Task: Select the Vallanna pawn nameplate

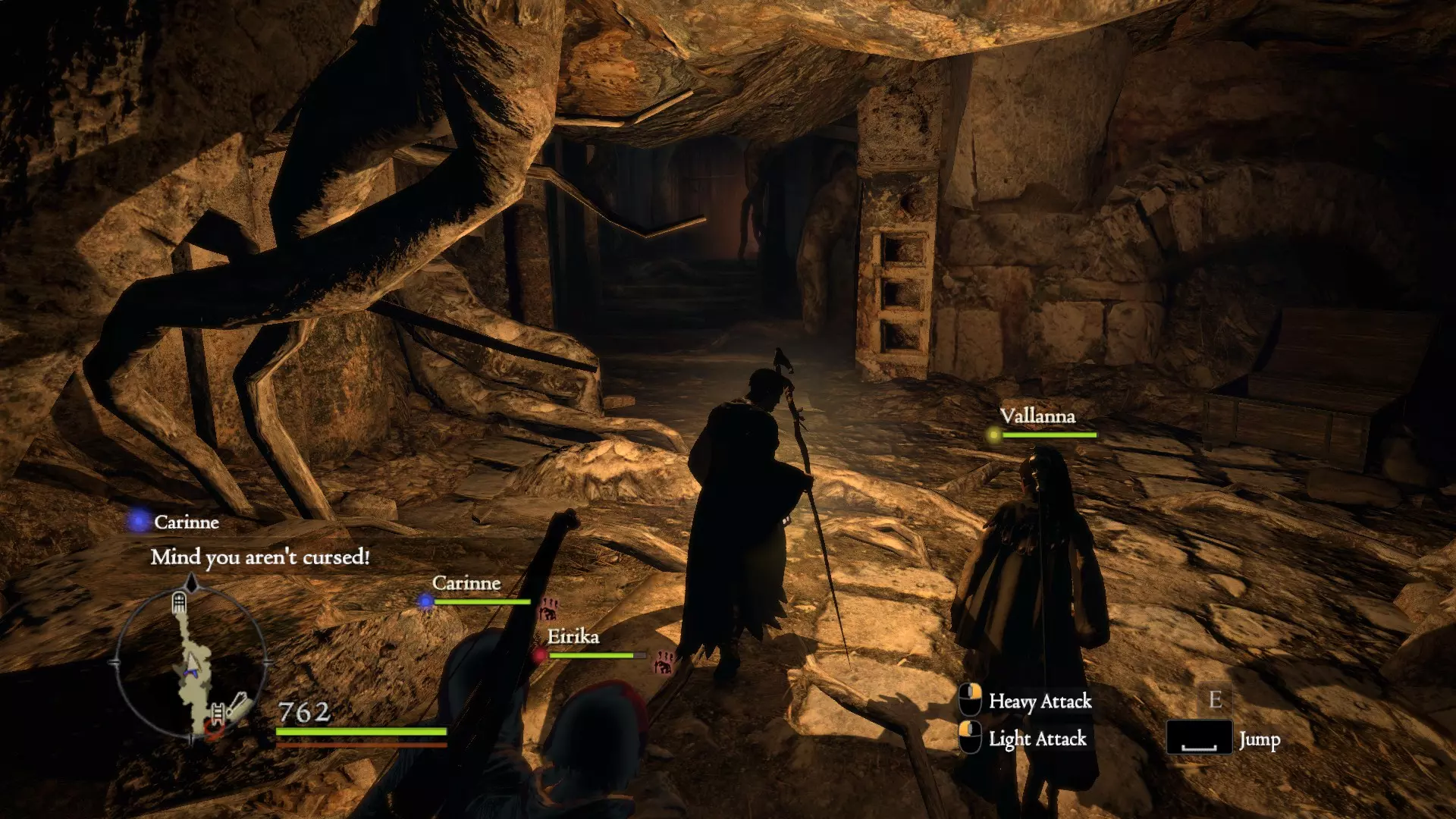Action: click(1037, 416)
